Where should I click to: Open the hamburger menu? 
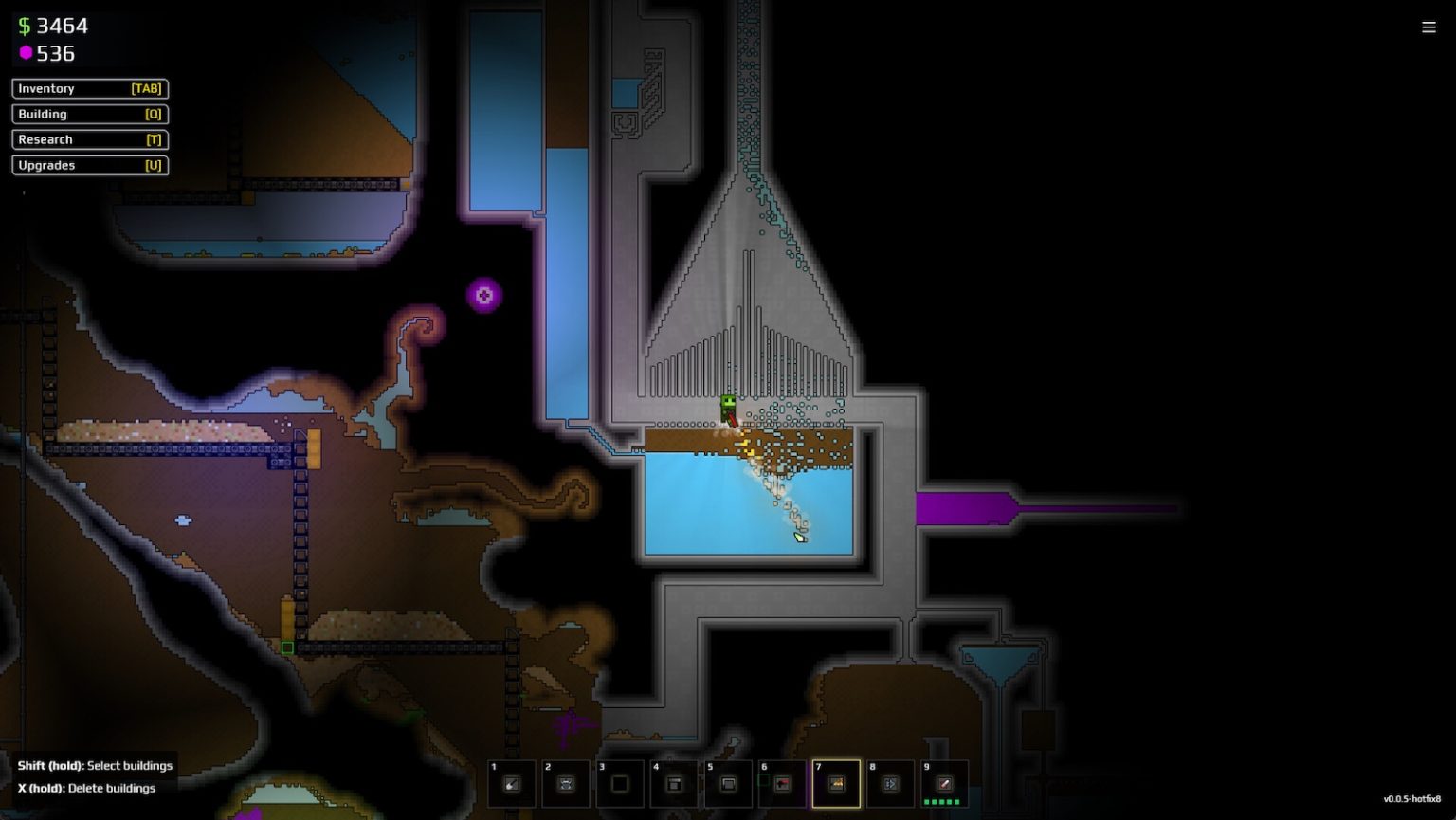coord(1429,27)
